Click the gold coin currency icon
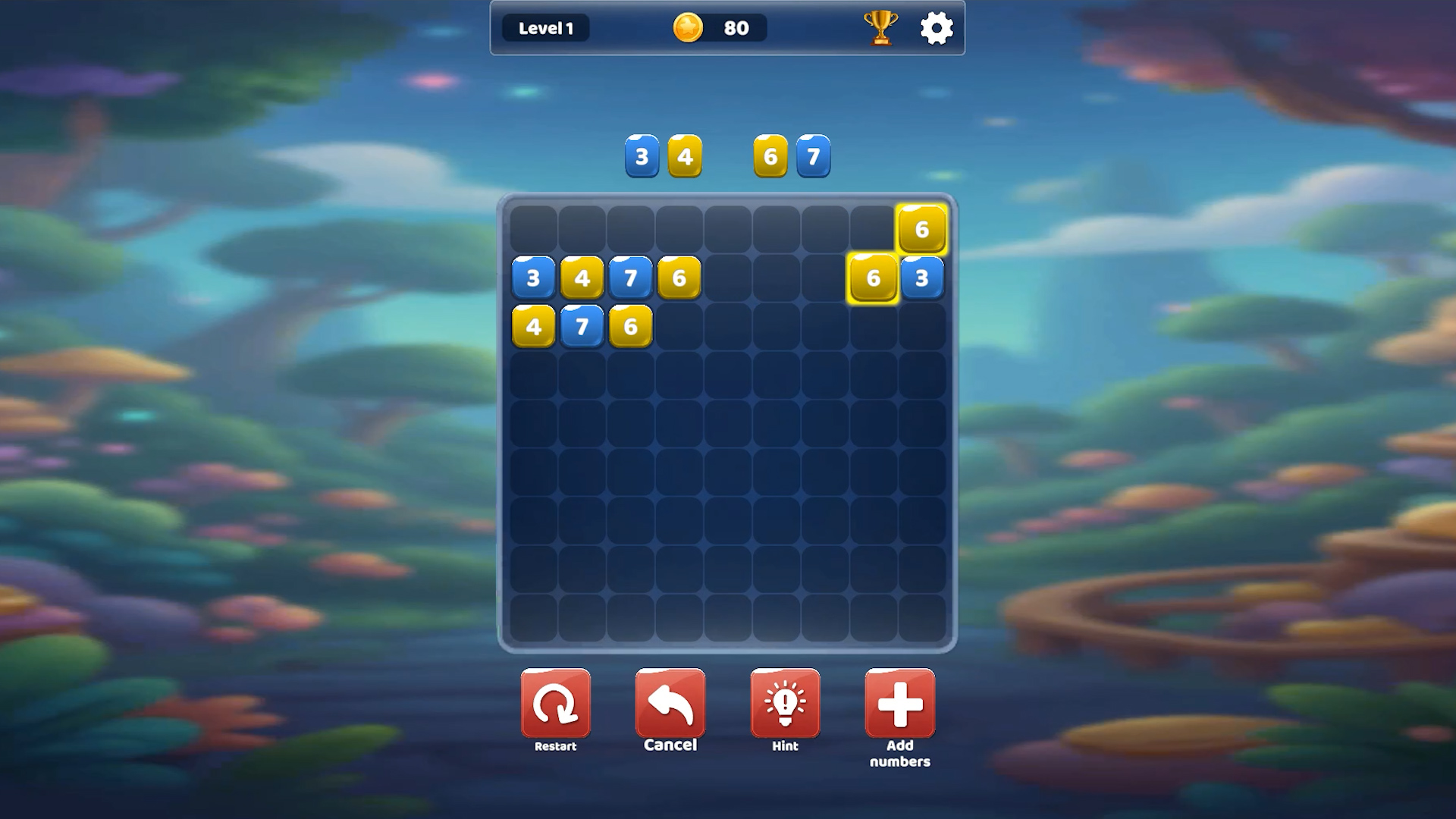Image resolution: width=1456 pixels, height=819 pixels. point(687,27)
